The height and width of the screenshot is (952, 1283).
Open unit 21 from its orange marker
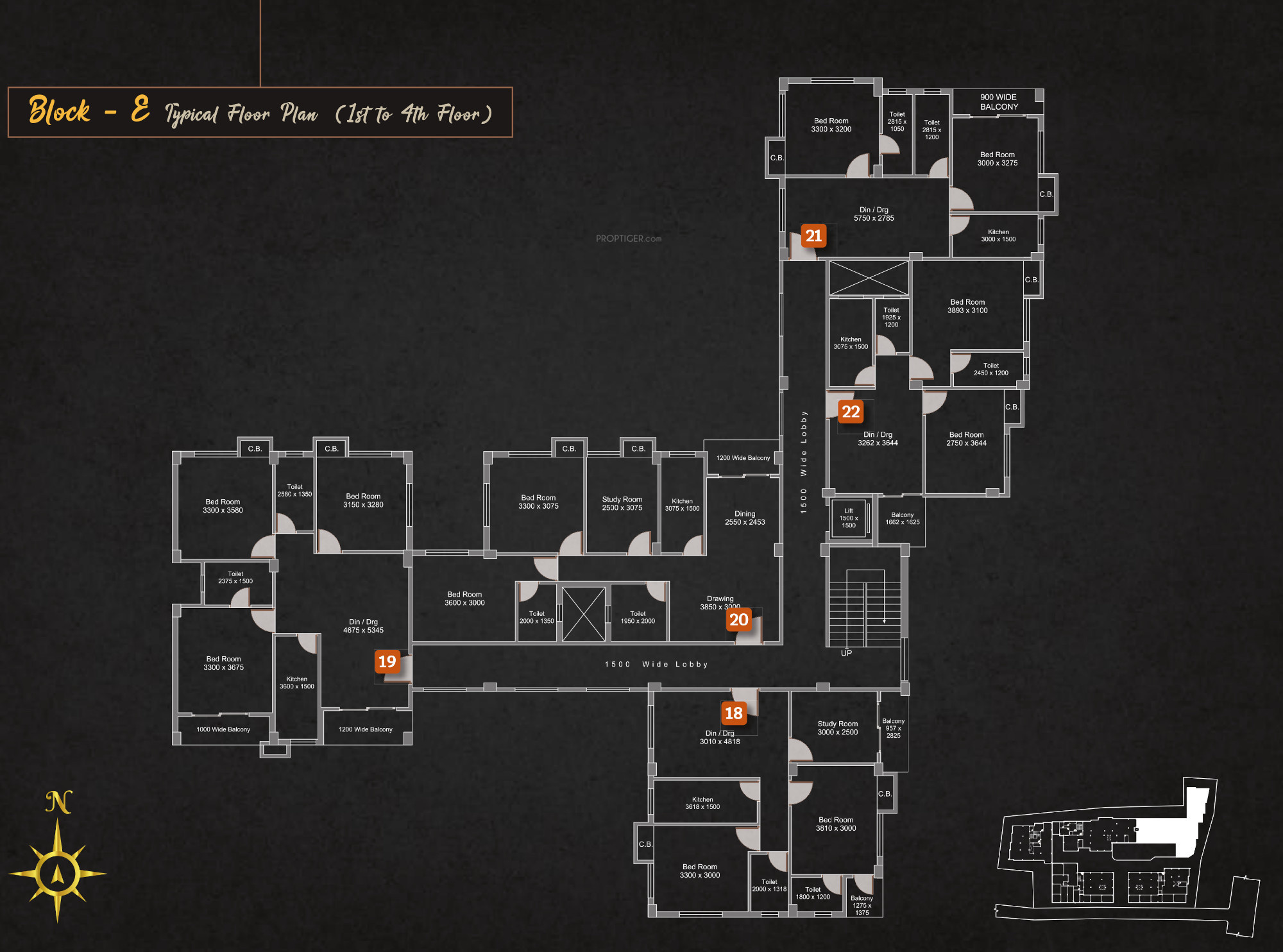[x=813, y=236]
